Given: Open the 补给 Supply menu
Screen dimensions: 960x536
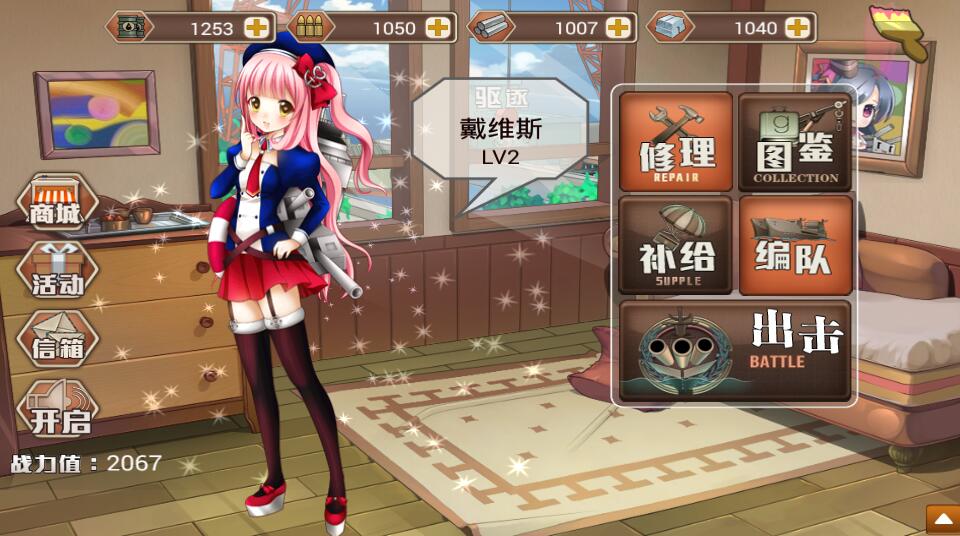Looking at the screenshot, I should click(x=676, y=245).
